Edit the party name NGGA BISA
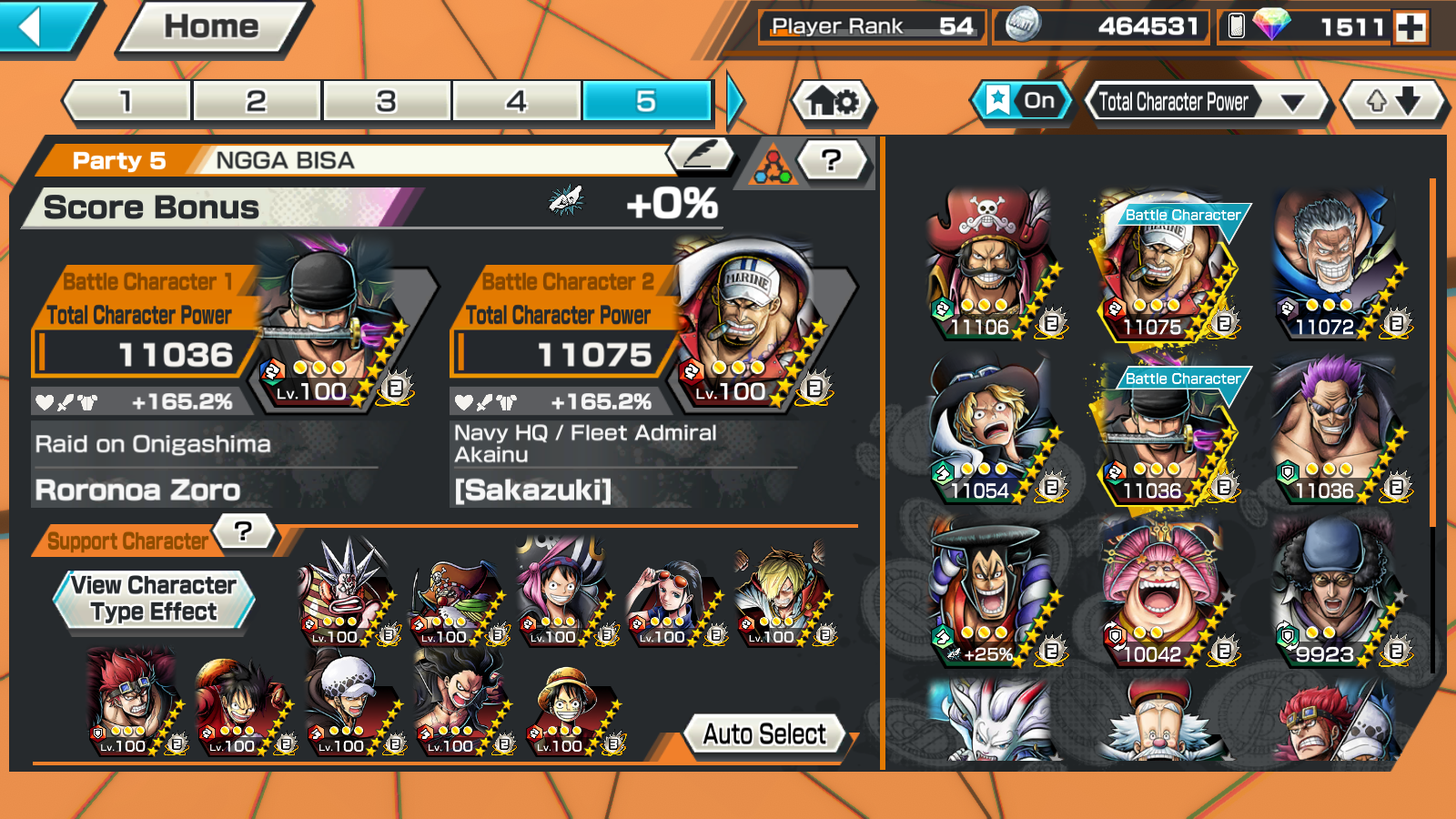1456x819 pixels. (x=701, y=156)
